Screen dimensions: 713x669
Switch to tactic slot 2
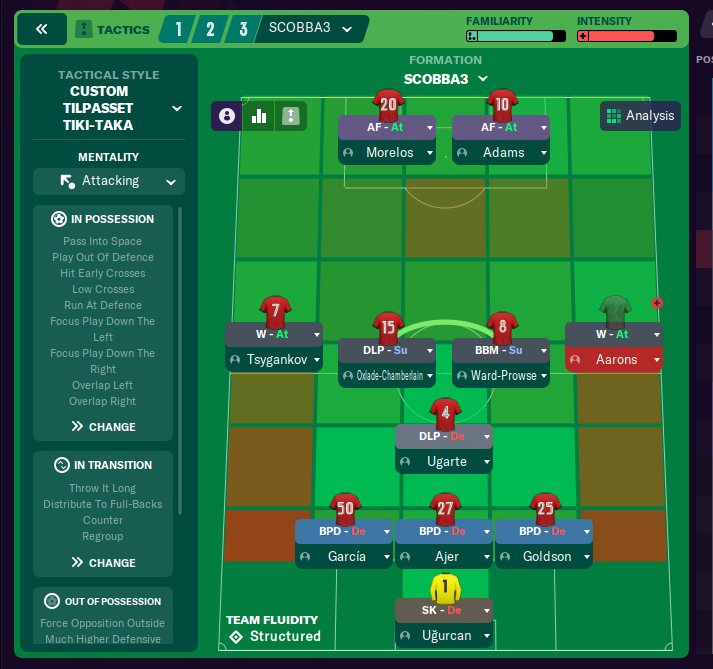[x=210, y=29]
